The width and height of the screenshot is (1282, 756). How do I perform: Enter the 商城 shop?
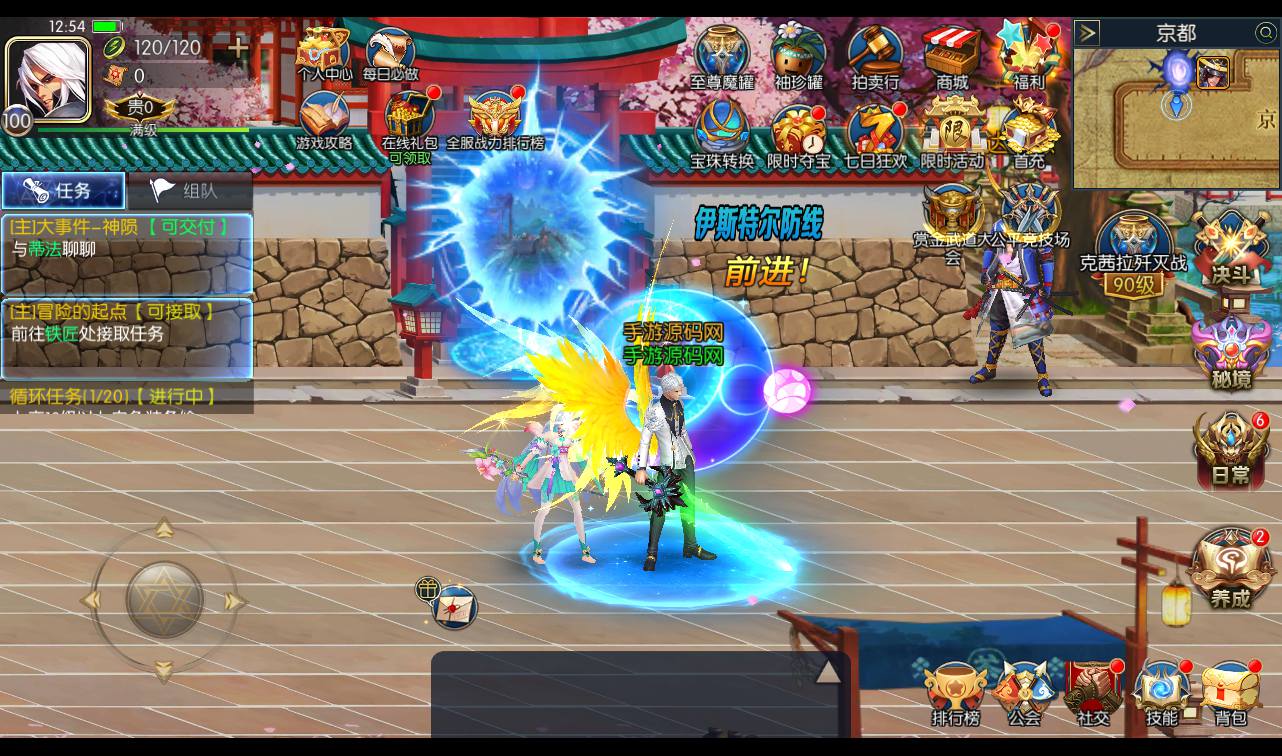951,55
